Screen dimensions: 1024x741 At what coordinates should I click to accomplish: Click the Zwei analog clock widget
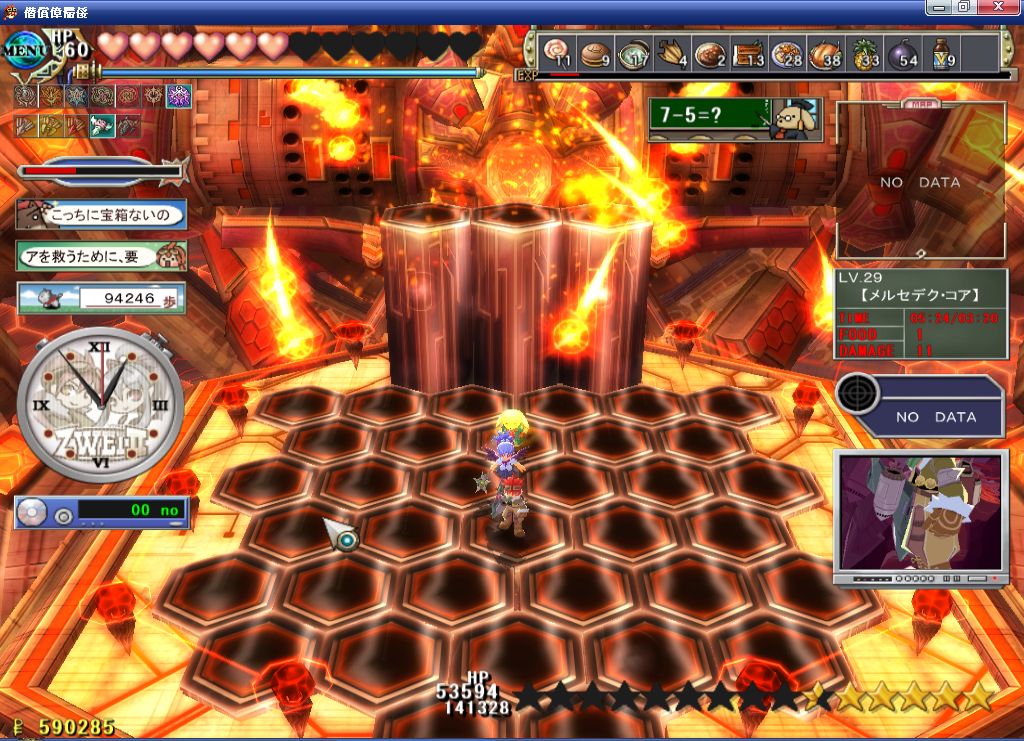tap(100, 403)
